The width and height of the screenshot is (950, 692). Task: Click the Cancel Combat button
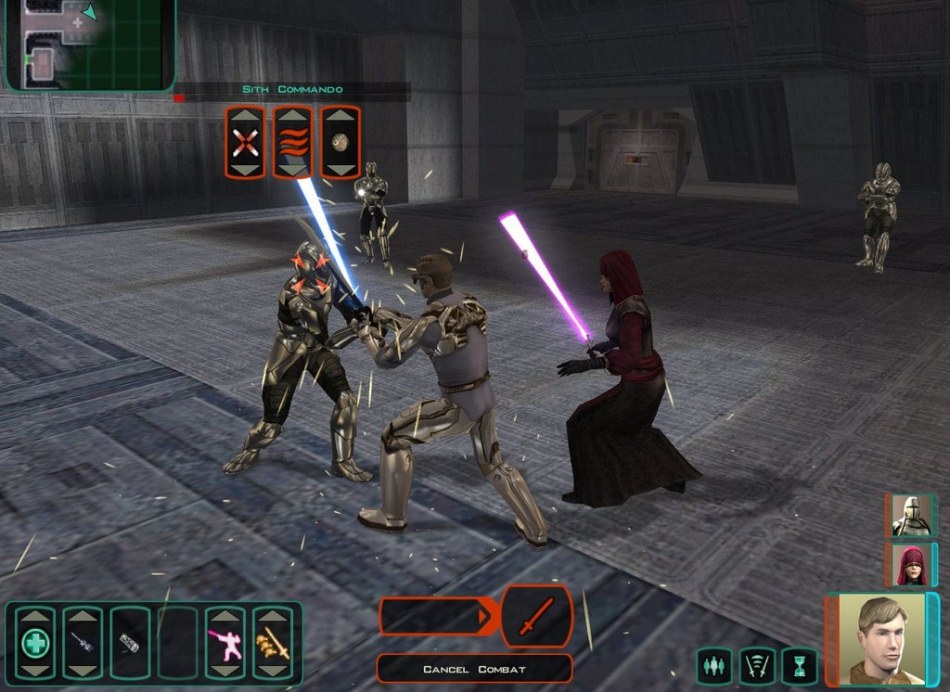(x=474, y=669)
